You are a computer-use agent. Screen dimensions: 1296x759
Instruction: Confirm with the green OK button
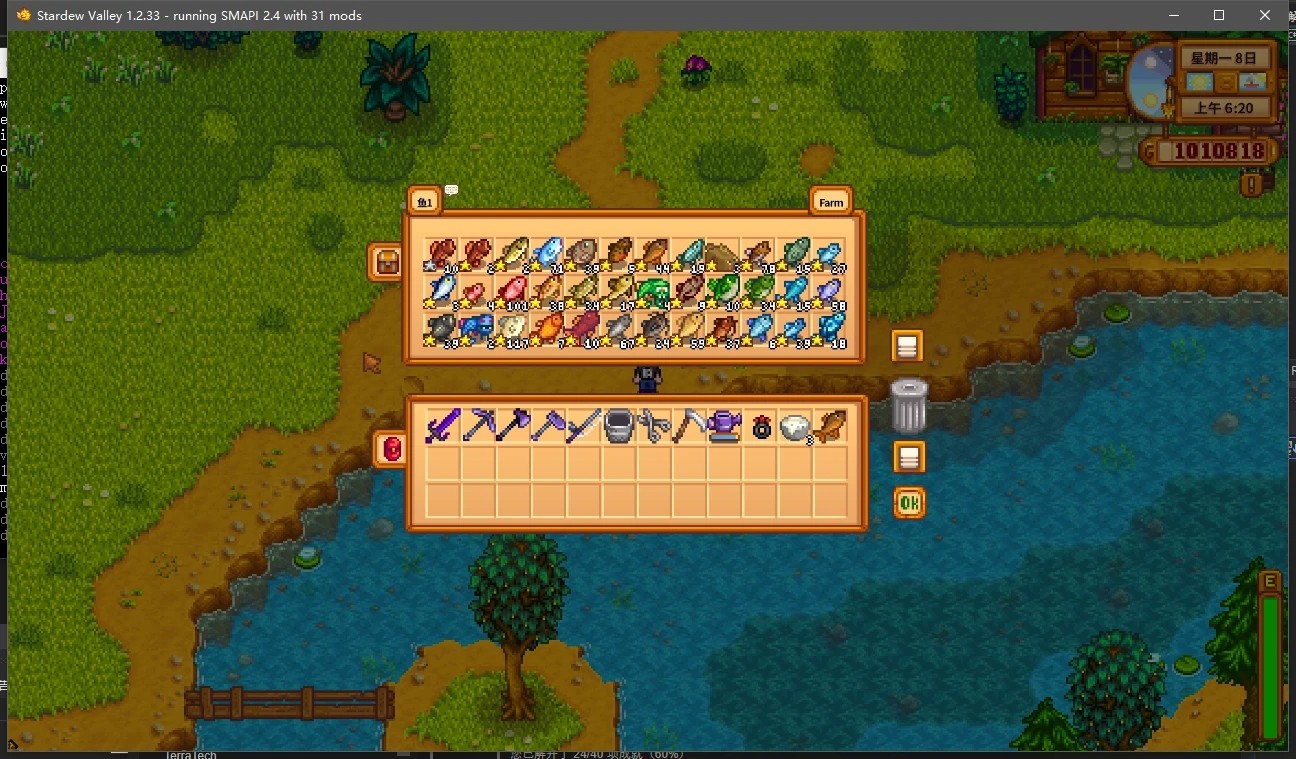point(908,502)
